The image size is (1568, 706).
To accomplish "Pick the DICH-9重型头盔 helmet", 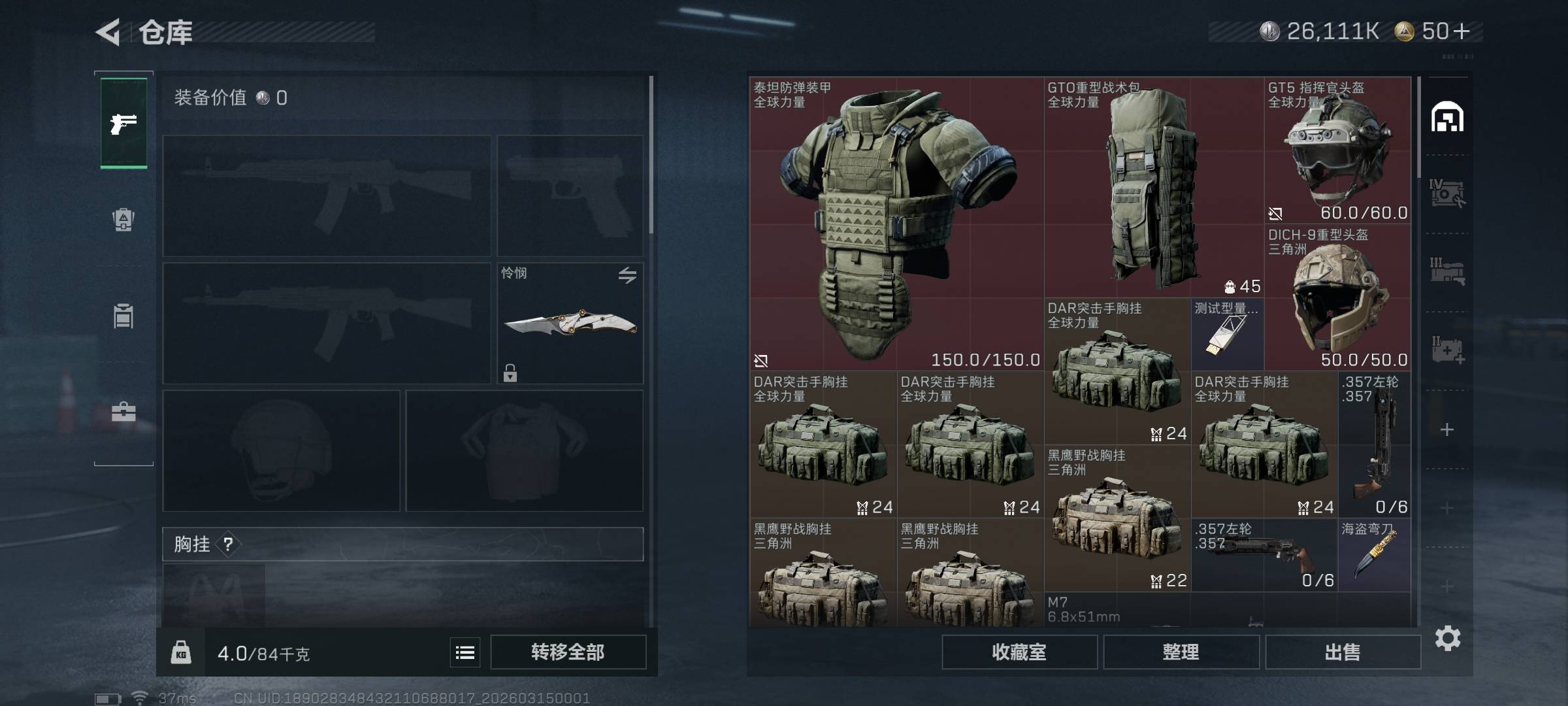I will click(x=1337, y=298).
